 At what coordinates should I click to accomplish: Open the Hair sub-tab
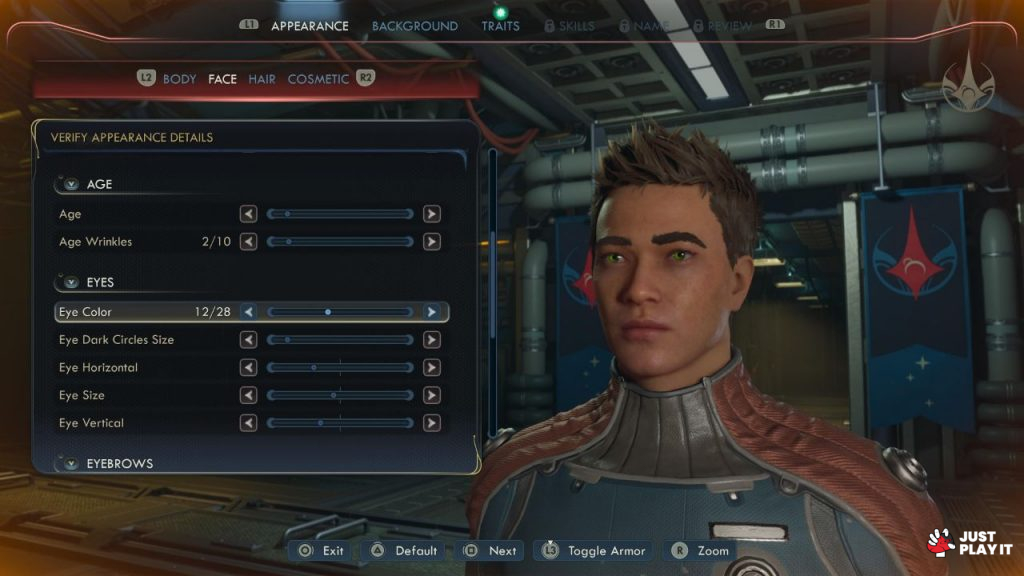click(262, 79)
